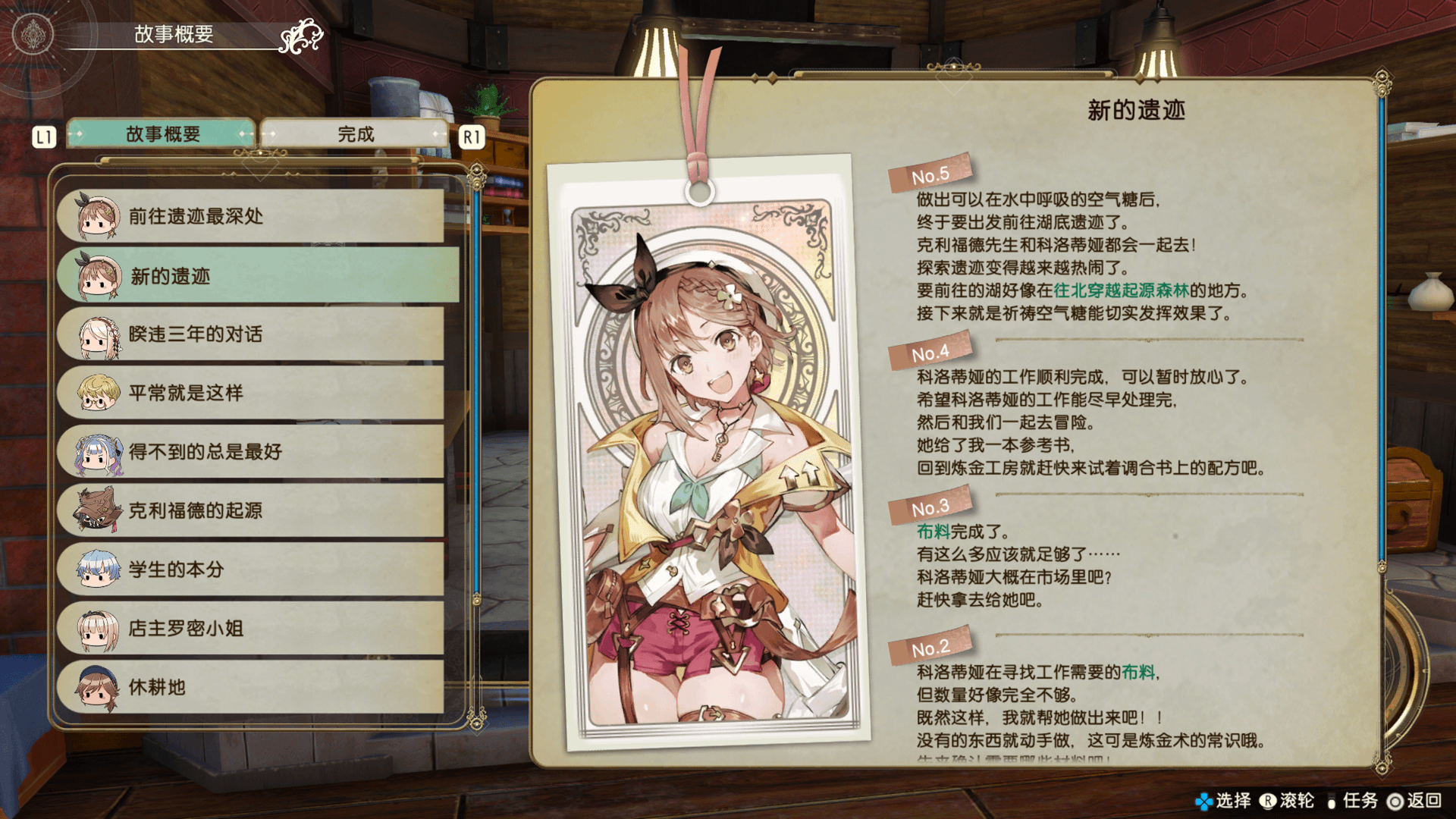Open the 休耕地 story entry
This screenshot has height=819, width=1456.
pos(250,687)
